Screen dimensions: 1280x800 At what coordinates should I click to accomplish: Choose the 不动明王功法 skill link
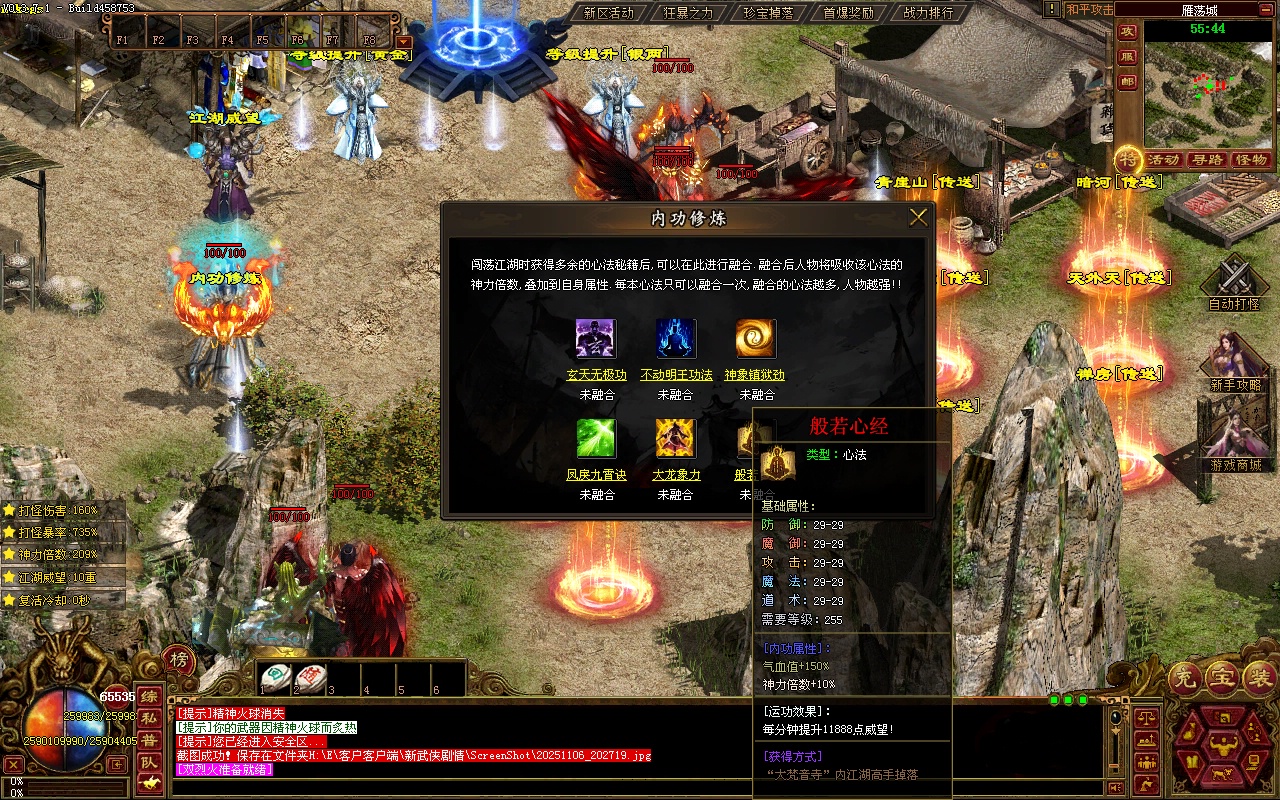pos(676,375)
